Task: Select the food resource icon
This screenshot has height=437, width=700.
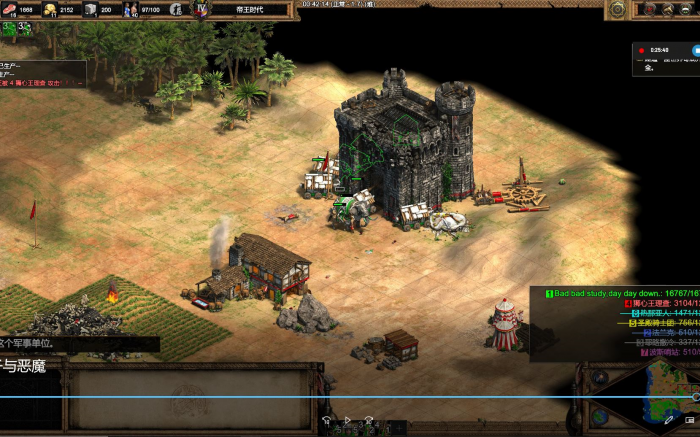Action: (x=8, y=10)
